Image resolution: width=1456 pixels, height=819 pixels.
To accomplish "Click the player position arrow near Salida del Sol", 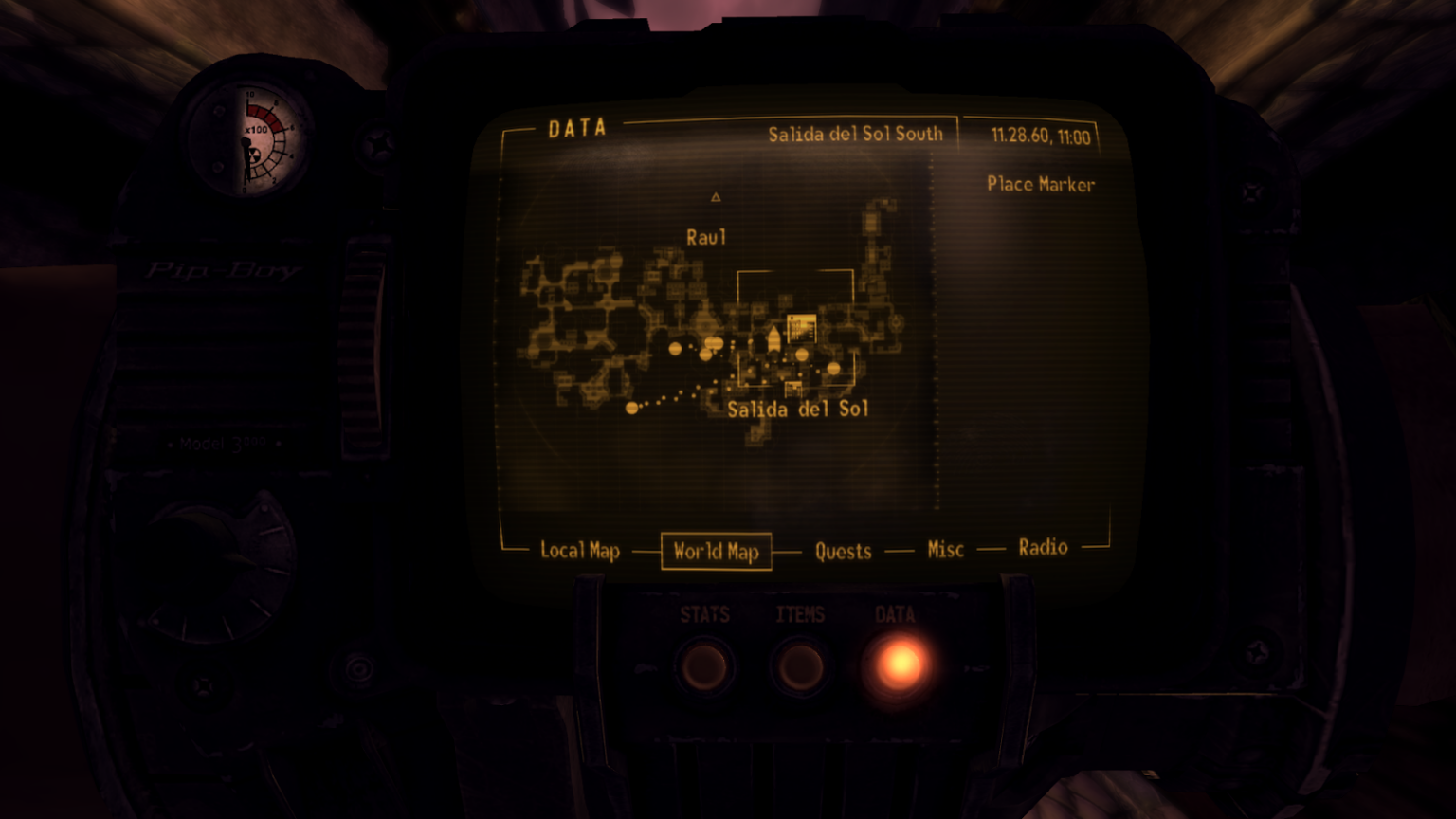I will tap(773, 339).
